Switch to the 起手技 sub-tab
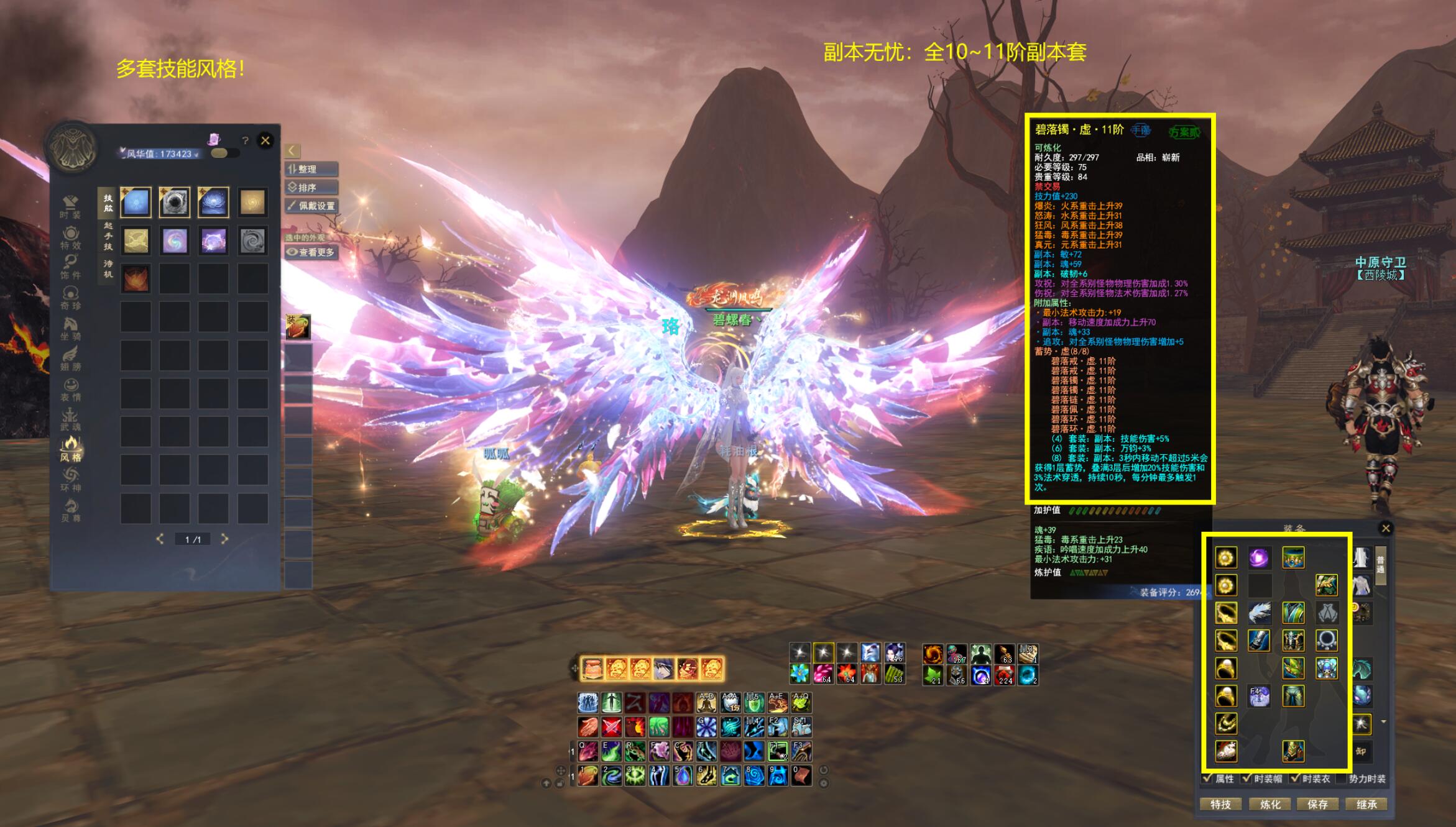The width and height of the screenshot is (1456, 827). [108, 236]
